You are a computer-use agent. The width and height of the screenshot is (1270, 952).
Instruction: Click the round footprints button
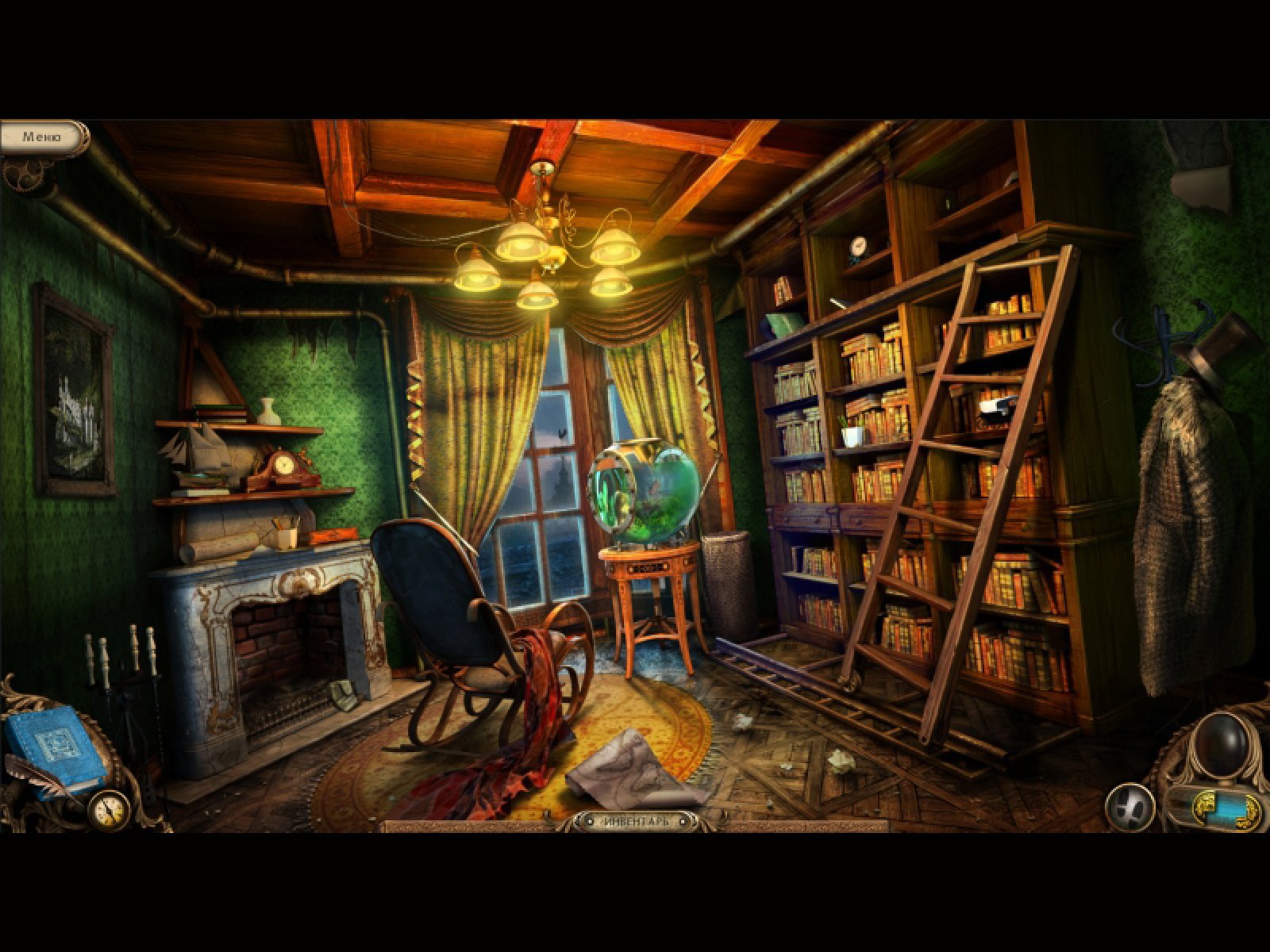click(x=1130, y=808)
